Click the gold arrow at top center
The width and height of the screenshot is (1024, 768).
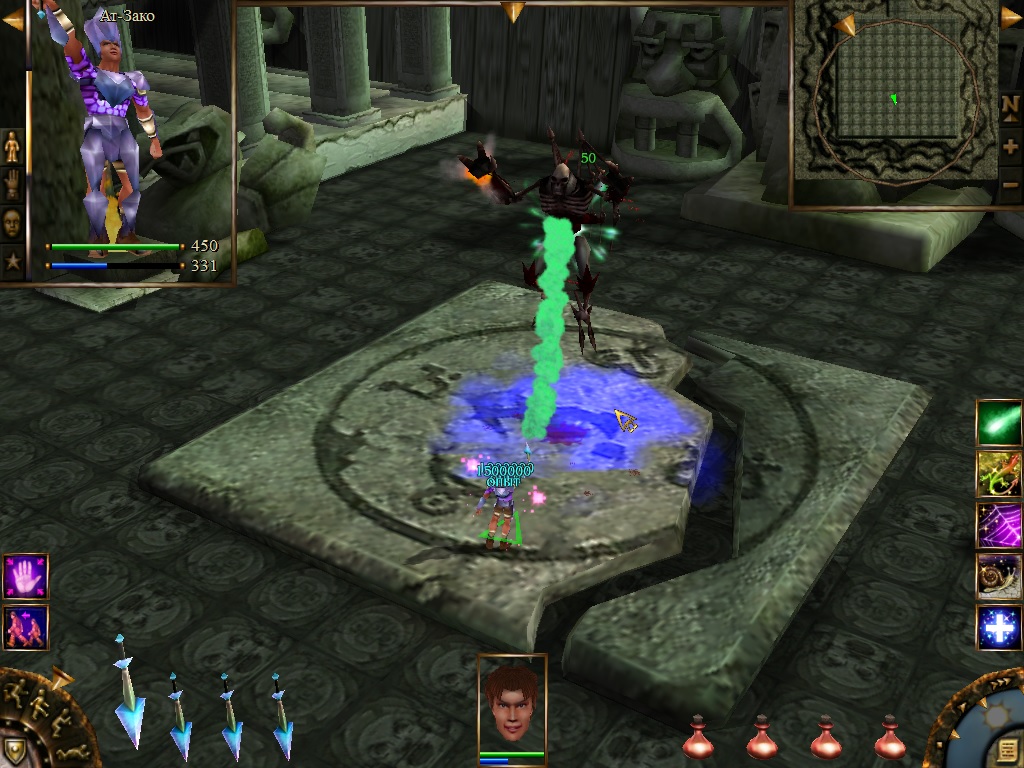click(x=513, y=12)
